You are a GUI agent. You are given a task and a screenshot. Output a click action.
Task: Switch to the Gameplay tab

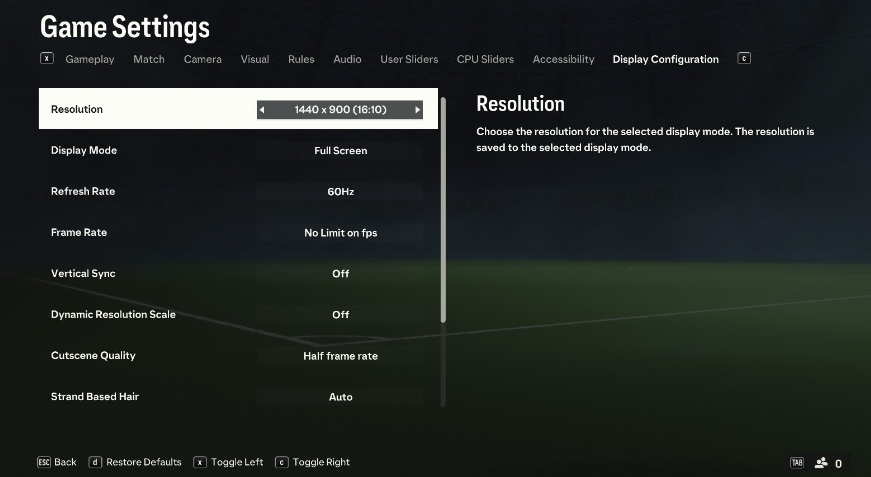coord(90,59)
